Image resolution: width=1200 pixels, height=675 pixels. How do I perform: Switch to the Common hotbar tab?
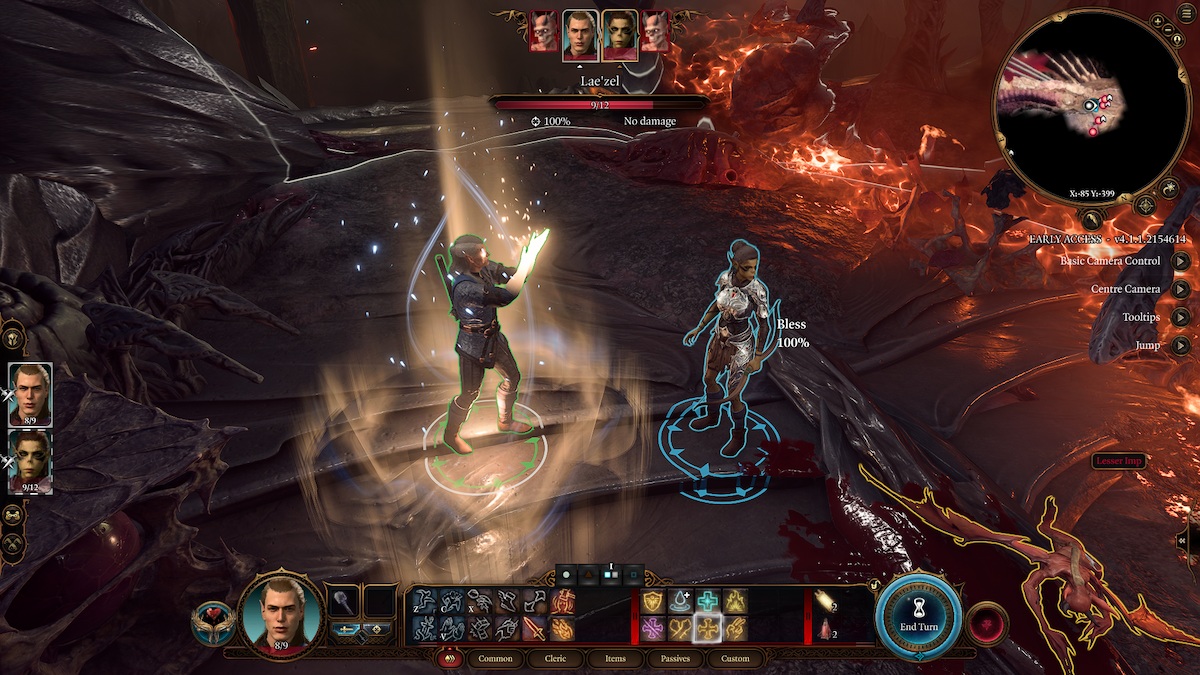495,659
